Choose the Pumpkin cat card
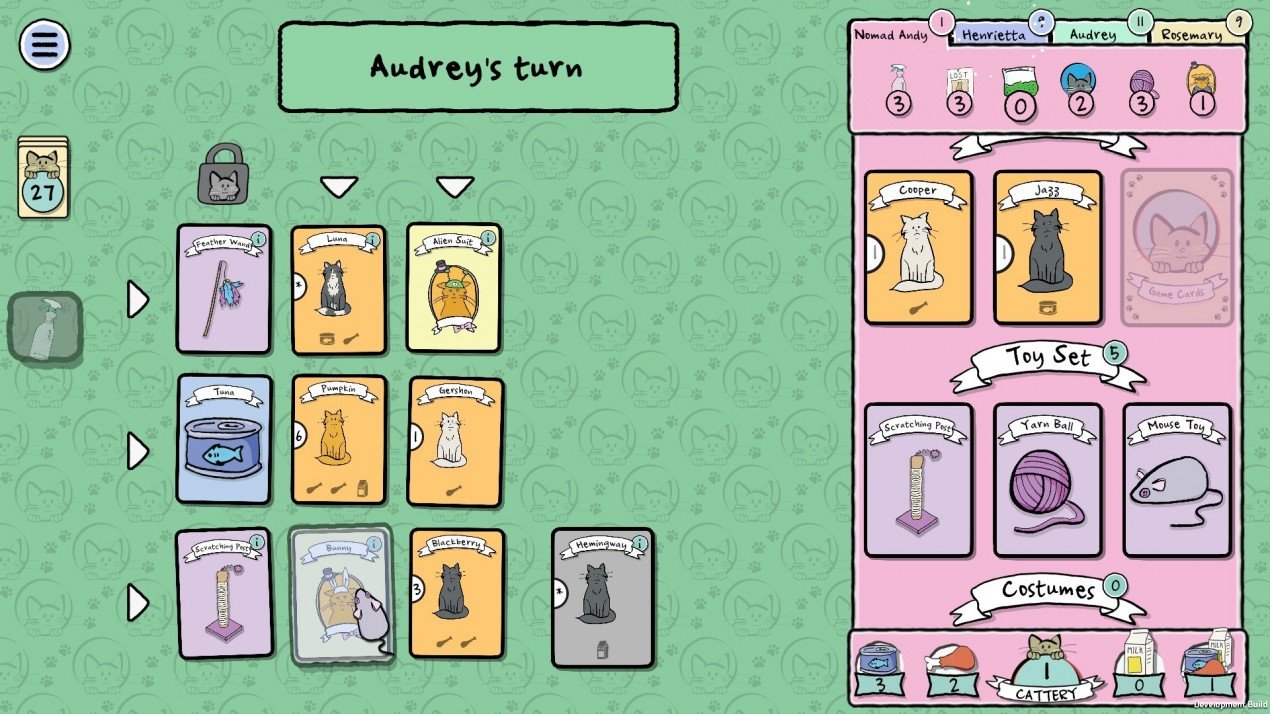Image resolution: width=1270 pixels, height=714 pixels. (339, 440)
